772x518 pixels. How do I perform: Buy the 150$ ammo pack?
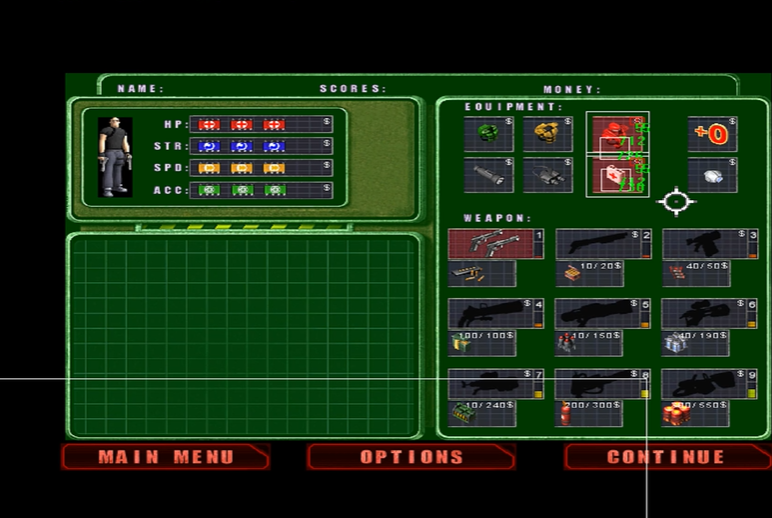tap(589, 343)
